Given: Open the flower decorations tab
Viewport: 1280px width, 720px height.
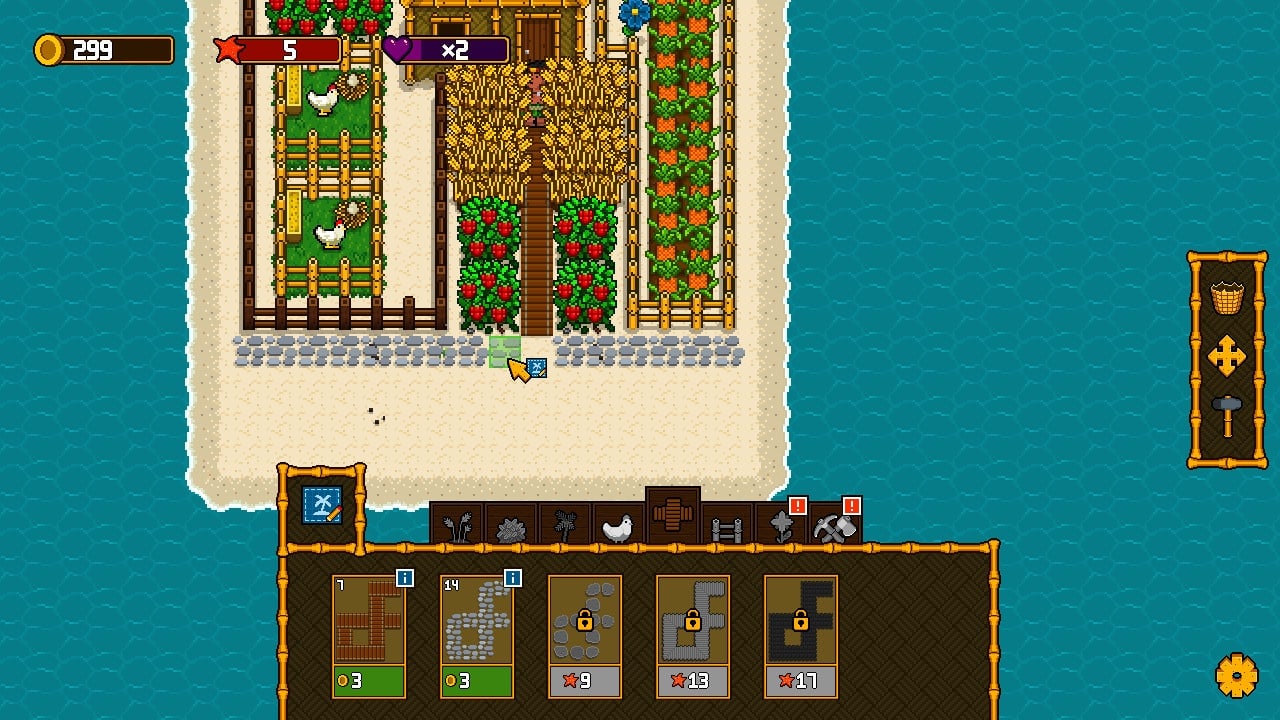Looking at the screenshot, I should (781, 526).
